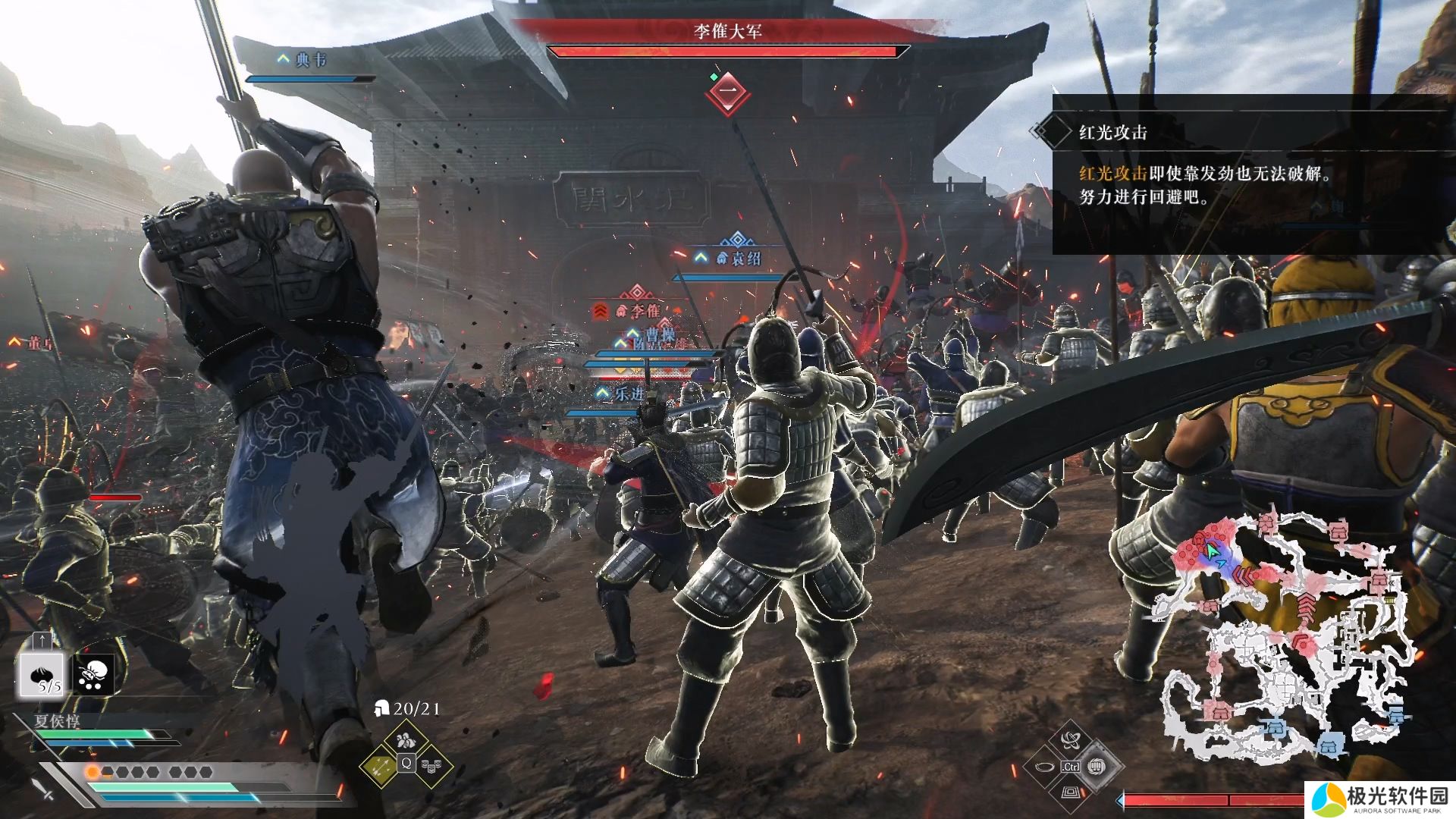Choose the horse summon item slot

click(x=94, y=674)
